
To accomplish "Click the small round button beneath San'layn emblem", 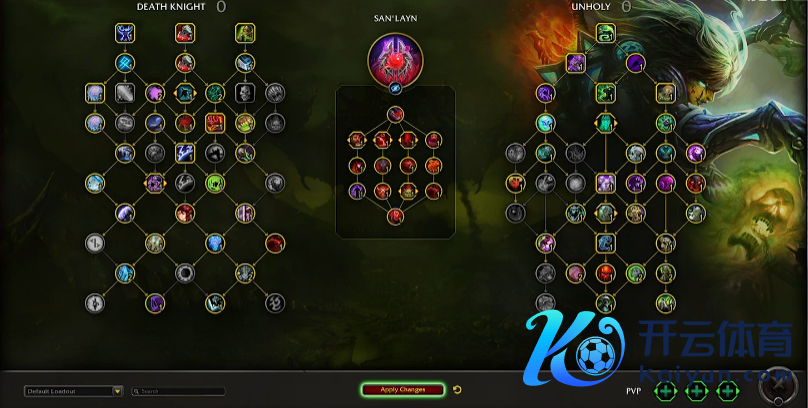I will (395, 88).
